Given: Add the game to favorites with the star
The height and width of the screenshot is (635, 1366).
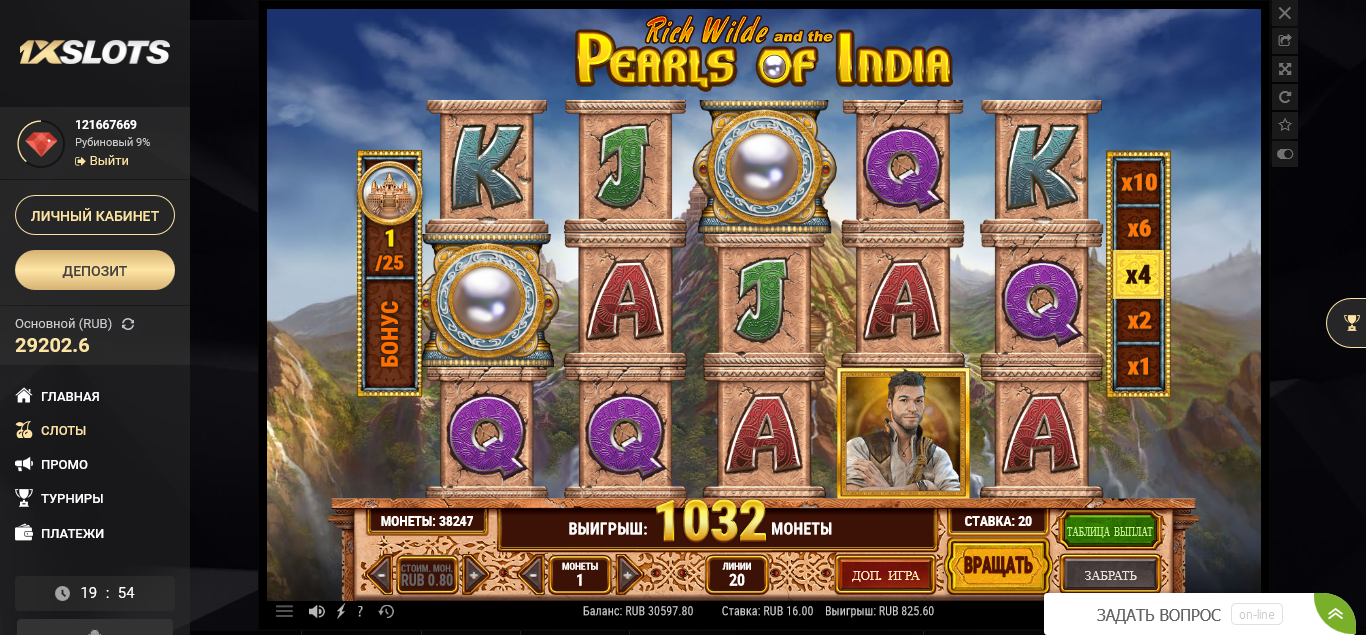Looking at the screenshot, I should click(1285, 125).
